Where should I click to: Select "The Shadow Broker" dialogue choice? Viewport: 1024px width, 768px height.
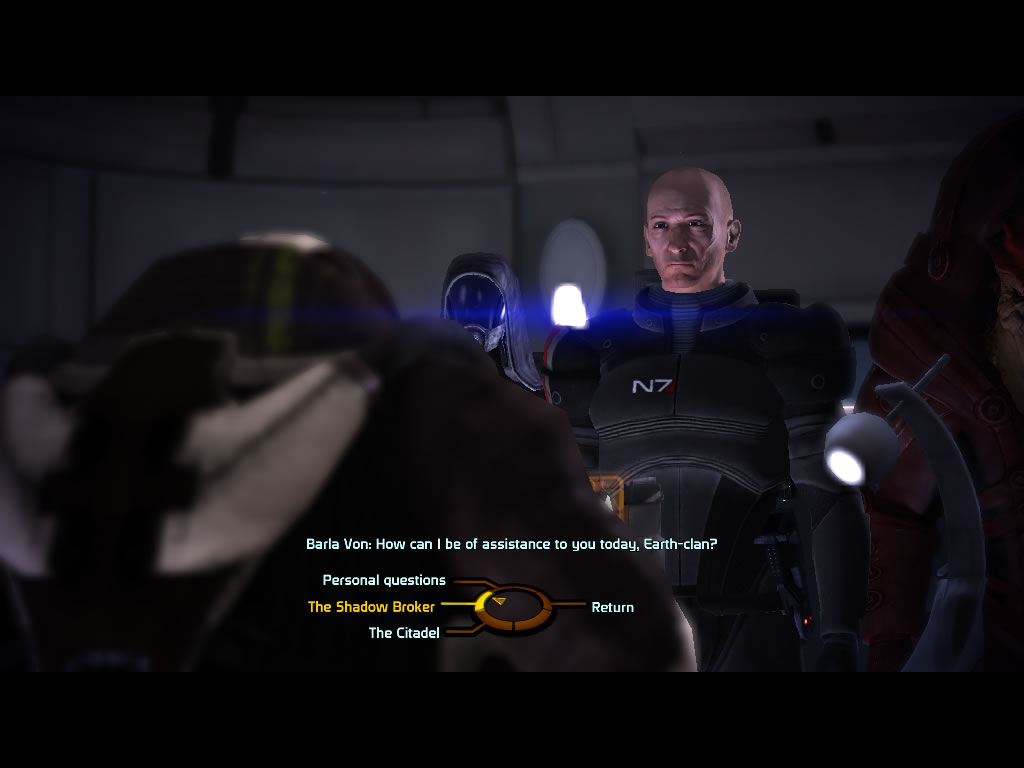pos(371,606)
